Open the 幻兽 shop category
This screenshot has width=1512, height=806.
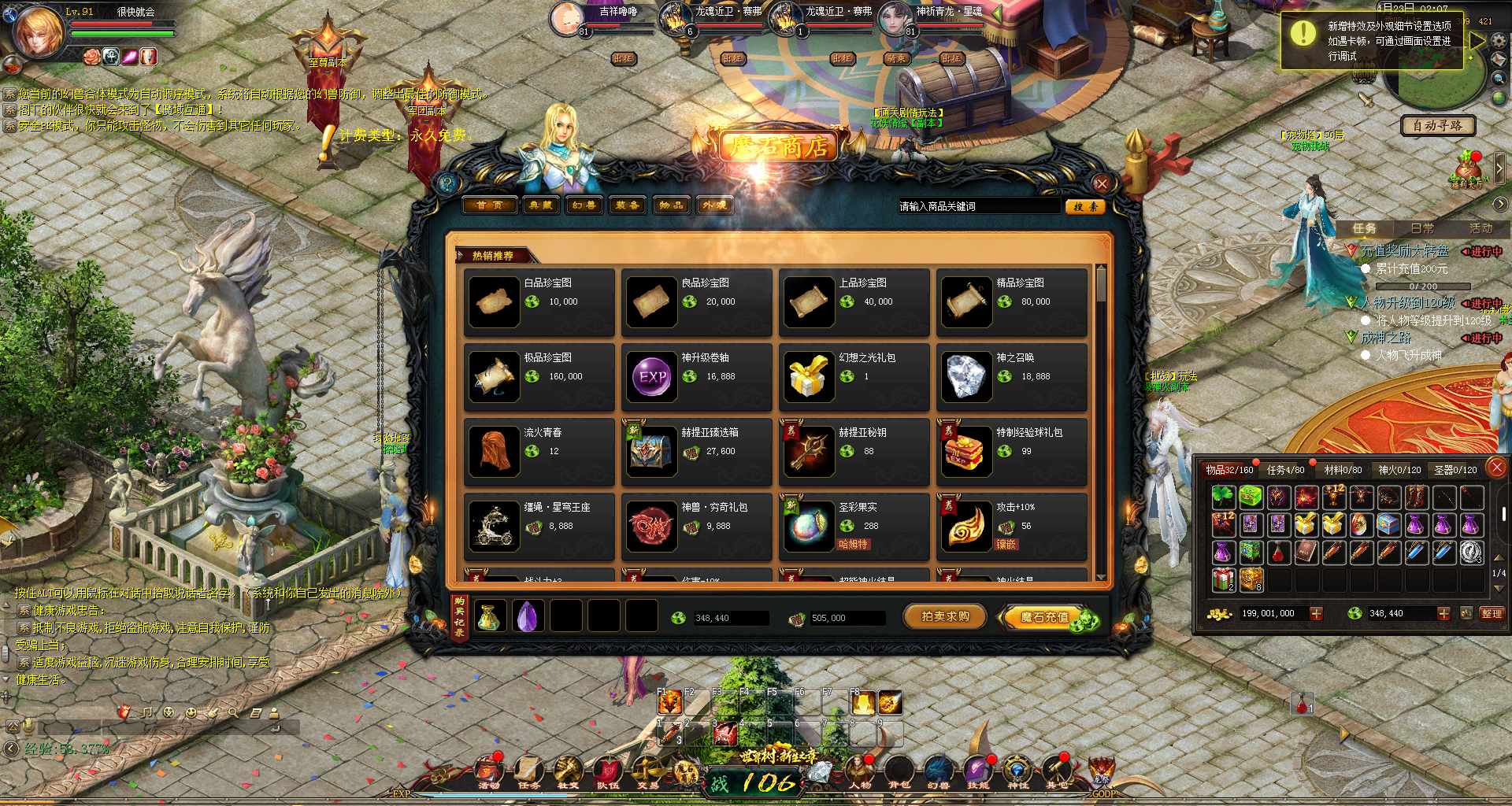[584, 205]
